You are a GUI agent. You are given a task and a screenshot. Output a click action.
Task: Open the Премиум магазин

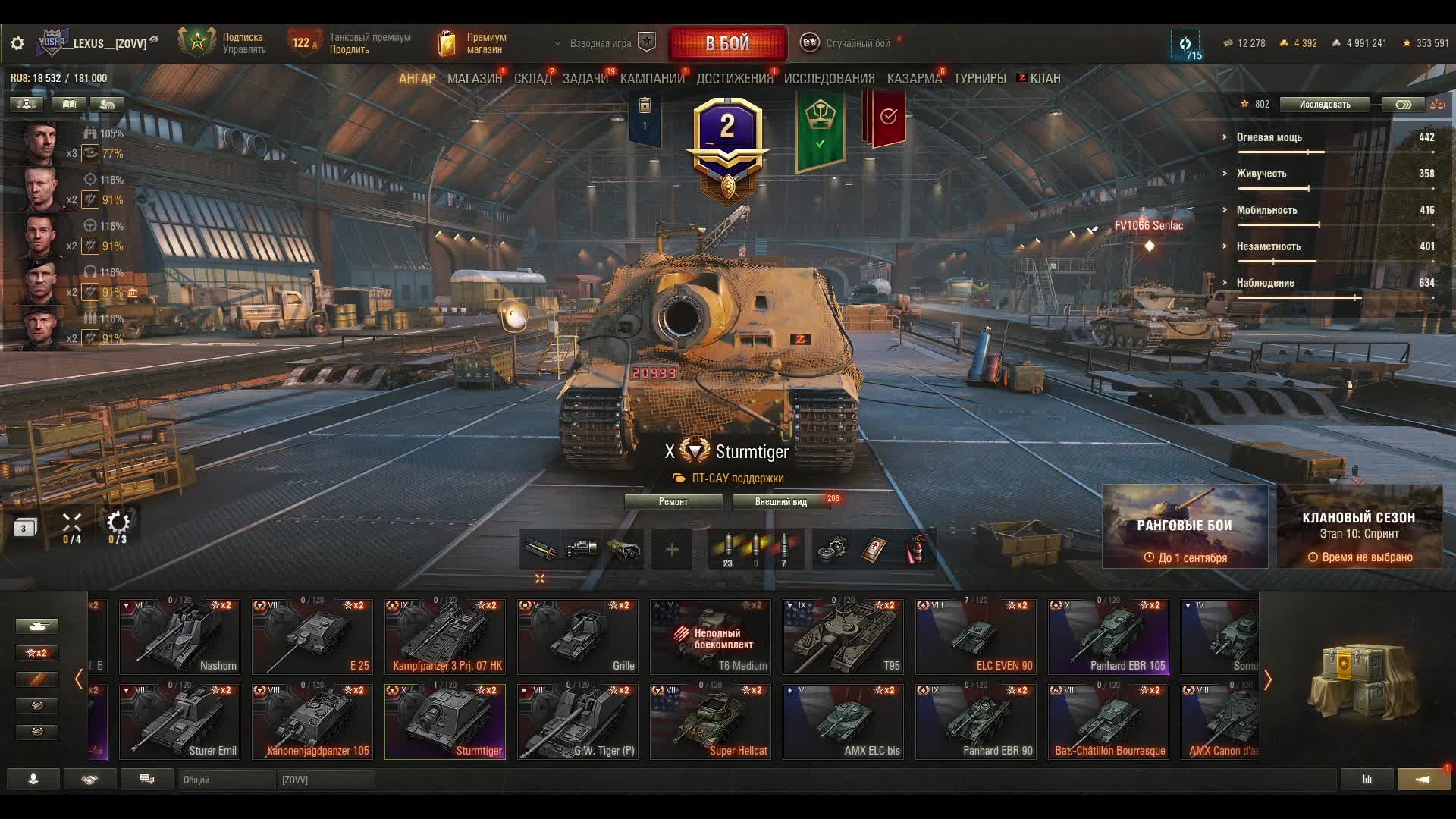(x=472, y=43)
